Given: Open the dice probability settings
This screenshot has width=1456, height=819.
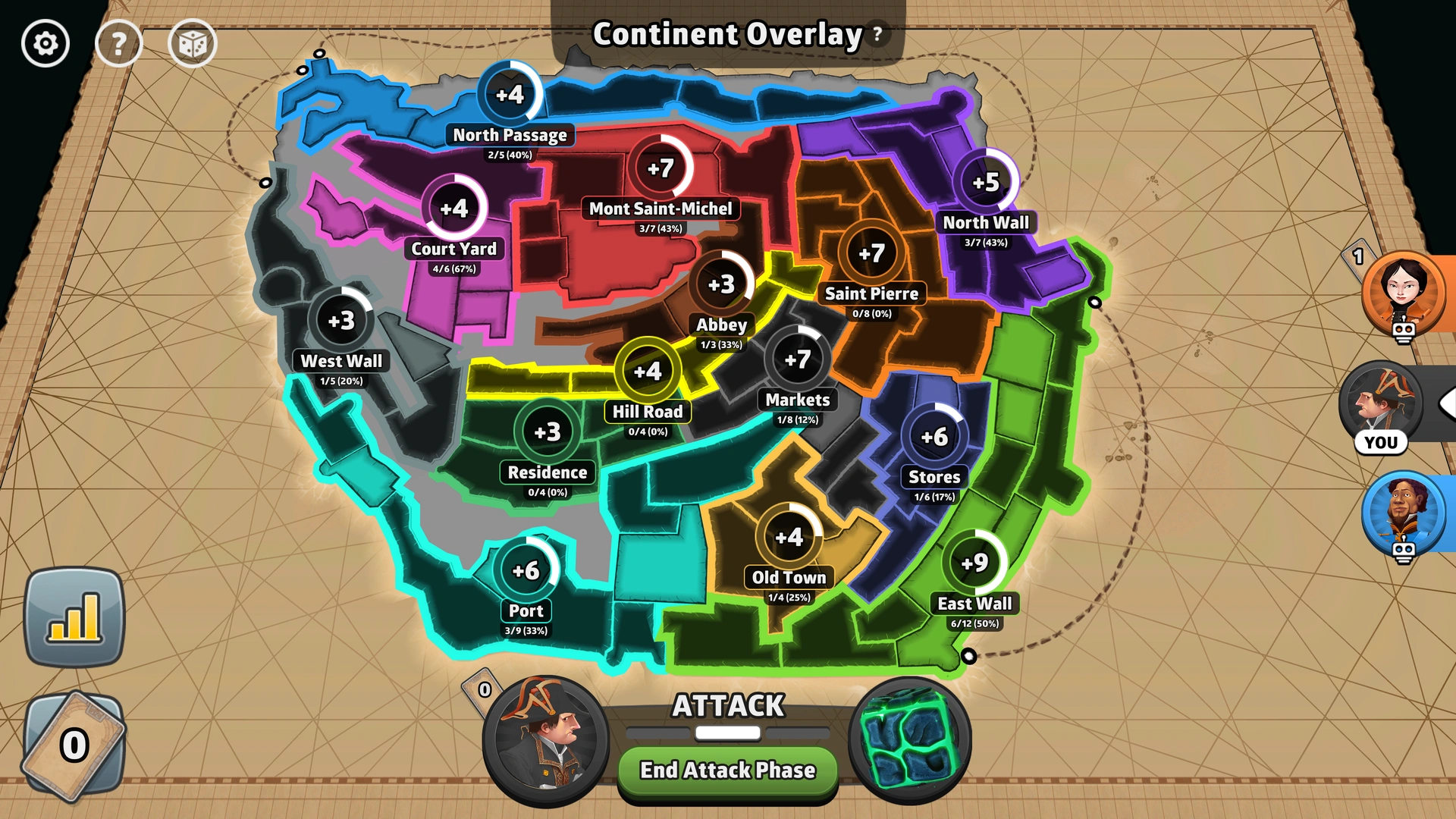Looking at the screenshot, I should (192, 44).
